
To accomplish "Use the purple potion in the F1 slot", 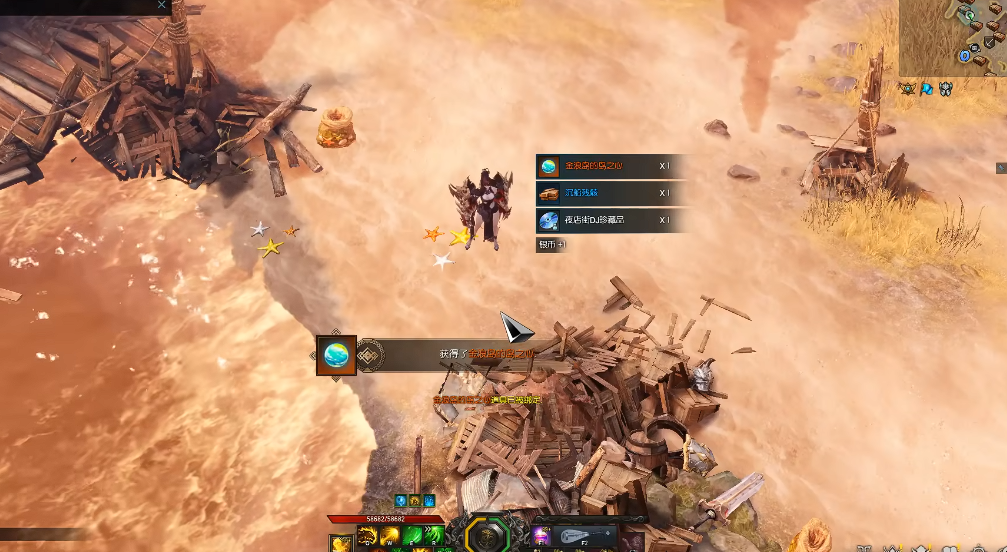I will coord(542,536).
